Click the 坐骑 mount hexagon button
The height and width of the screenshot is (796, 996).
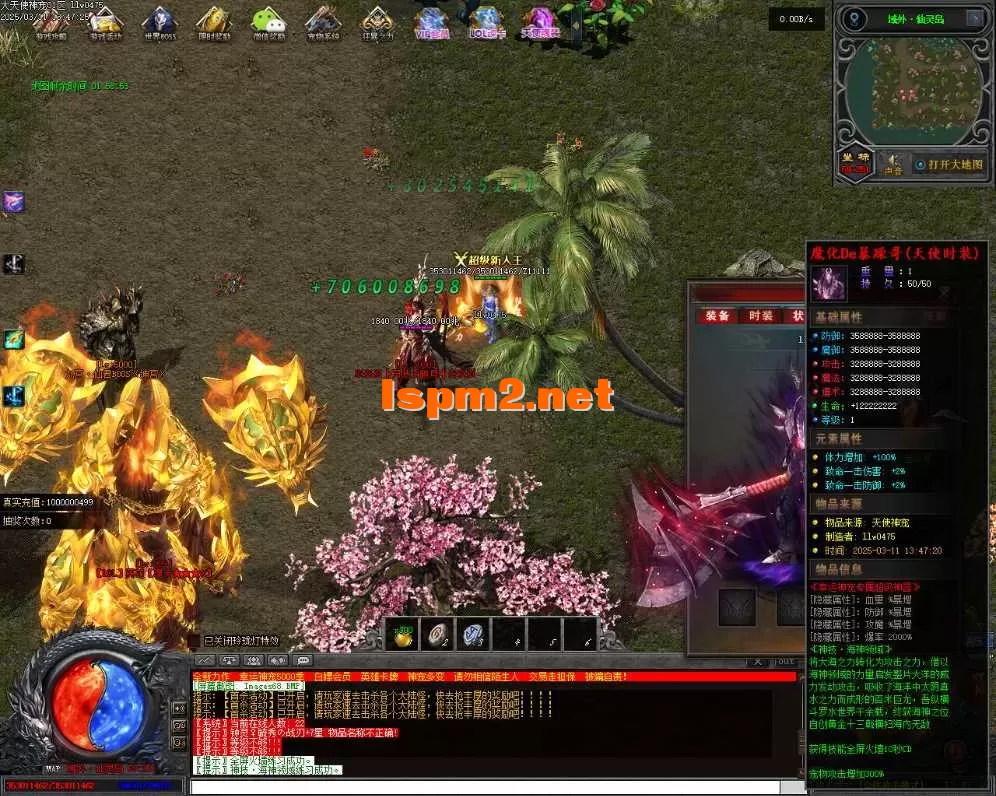coord(855,163)
